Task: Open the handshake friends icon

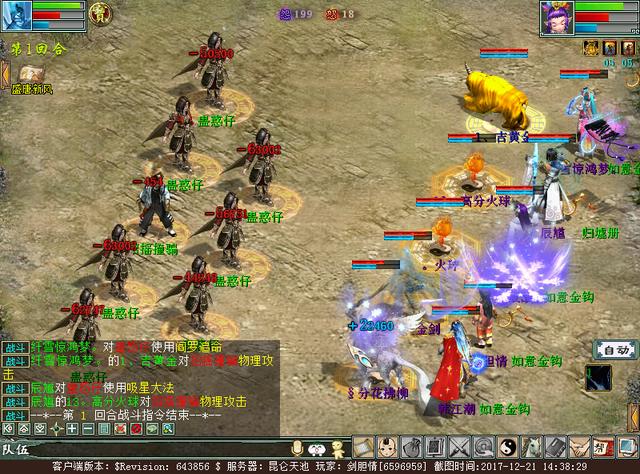Action: pos(577,447)
